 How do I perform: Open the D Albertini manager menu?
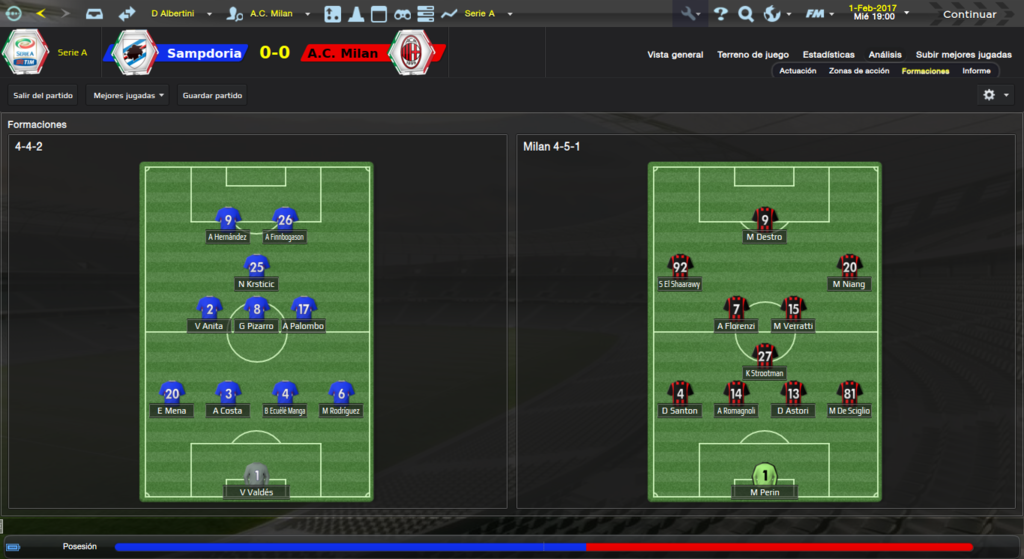pyautogui.click(x=180, y=14)
